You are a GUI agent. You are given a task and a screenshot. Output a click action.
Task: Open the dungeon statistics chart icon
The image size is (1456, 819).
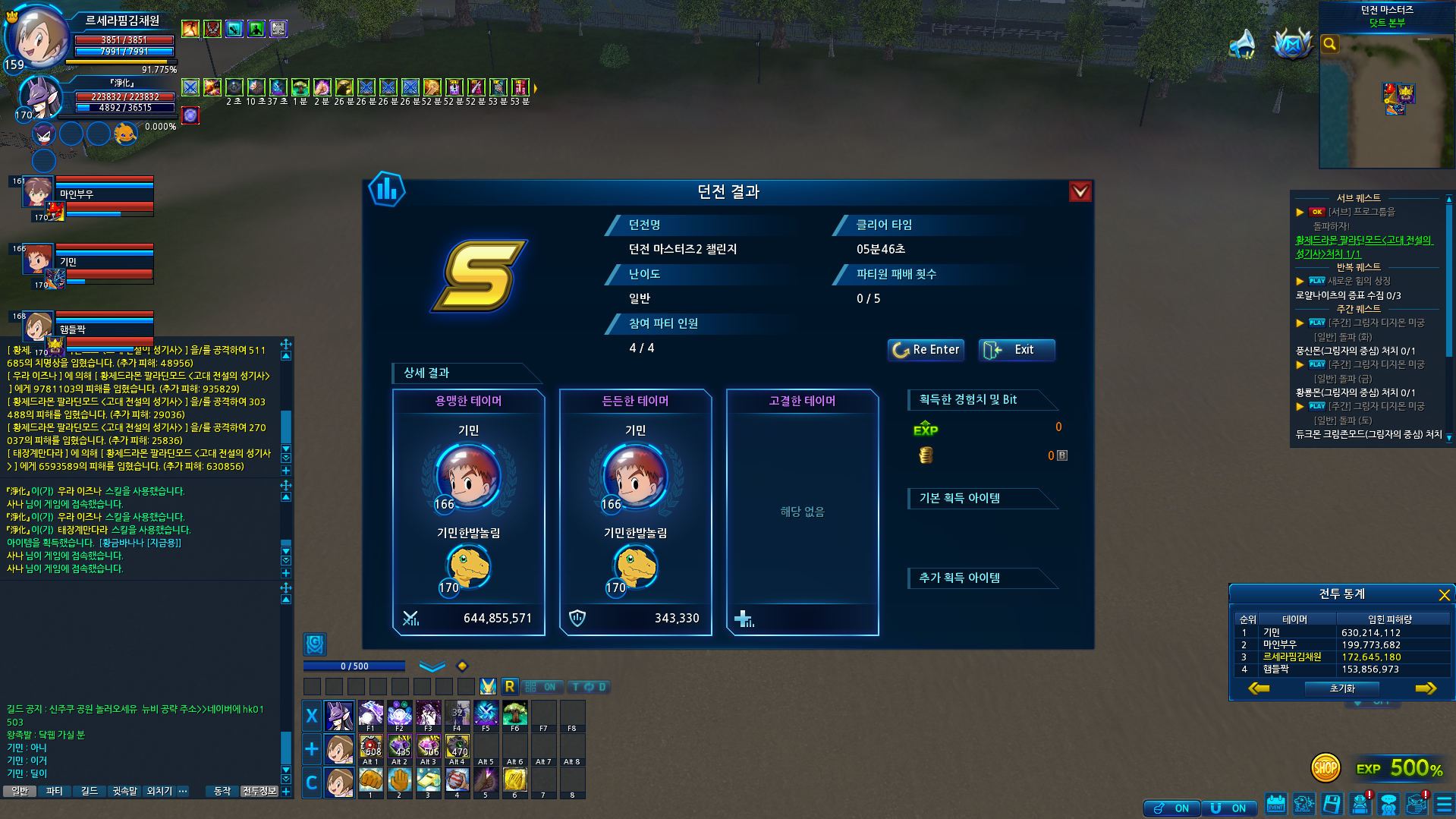[387, 190]
